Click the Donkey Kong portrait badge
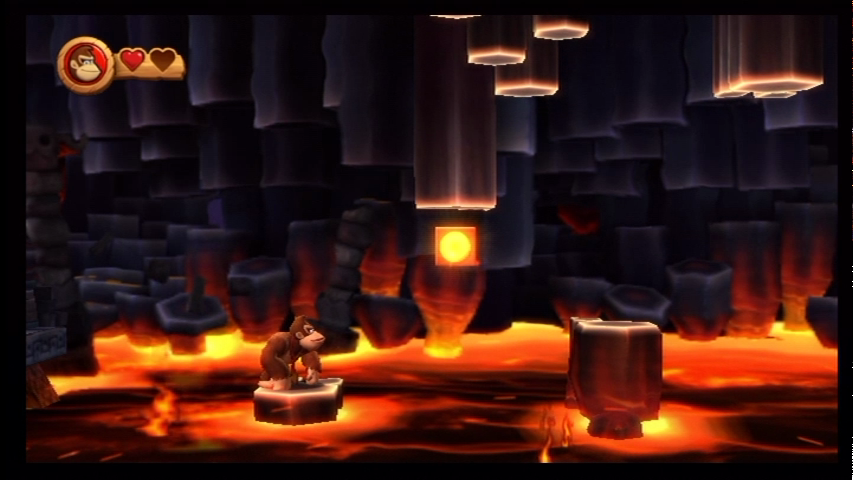This screenshot has height=480, width=853. click(84, 63)
